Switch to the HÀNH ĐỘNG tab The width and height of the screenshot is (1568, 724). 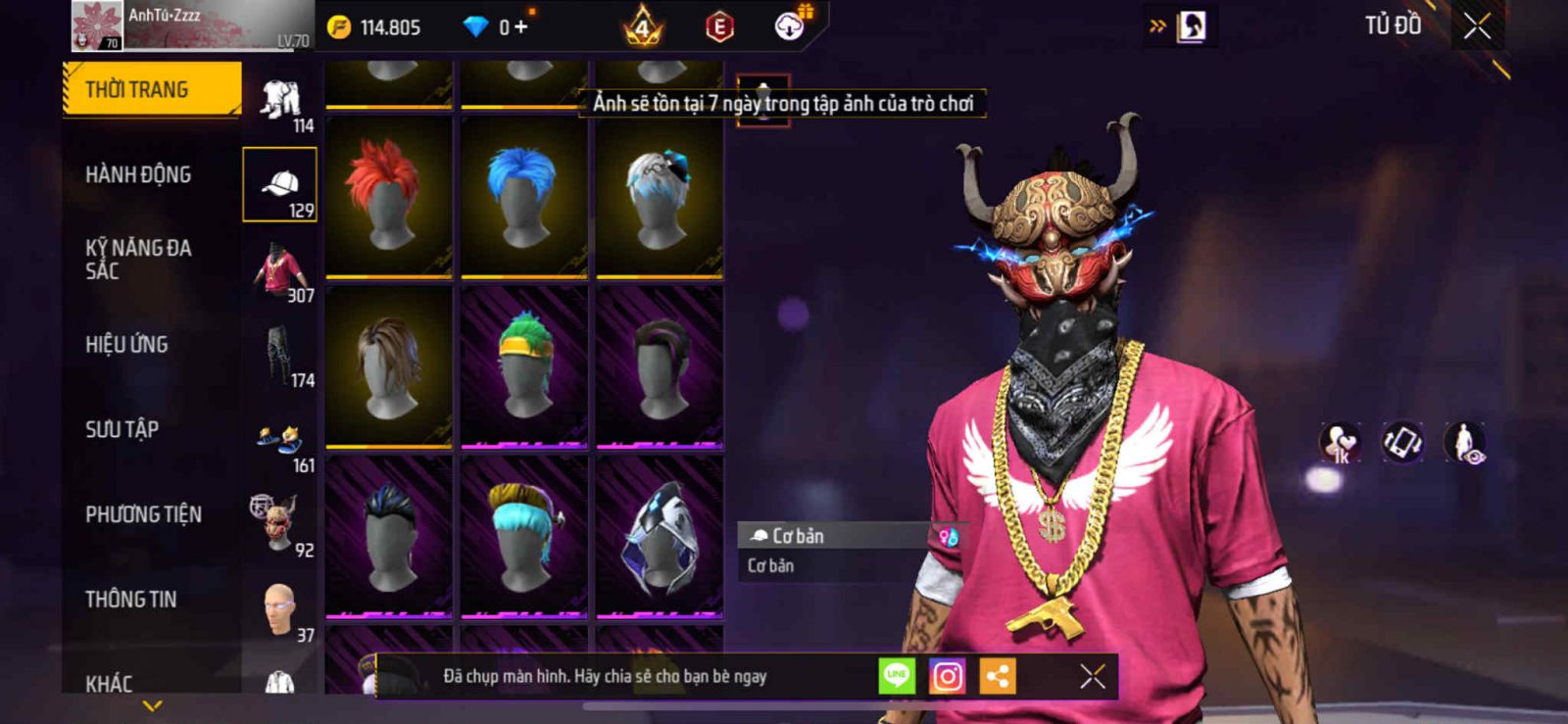point(138,174)
